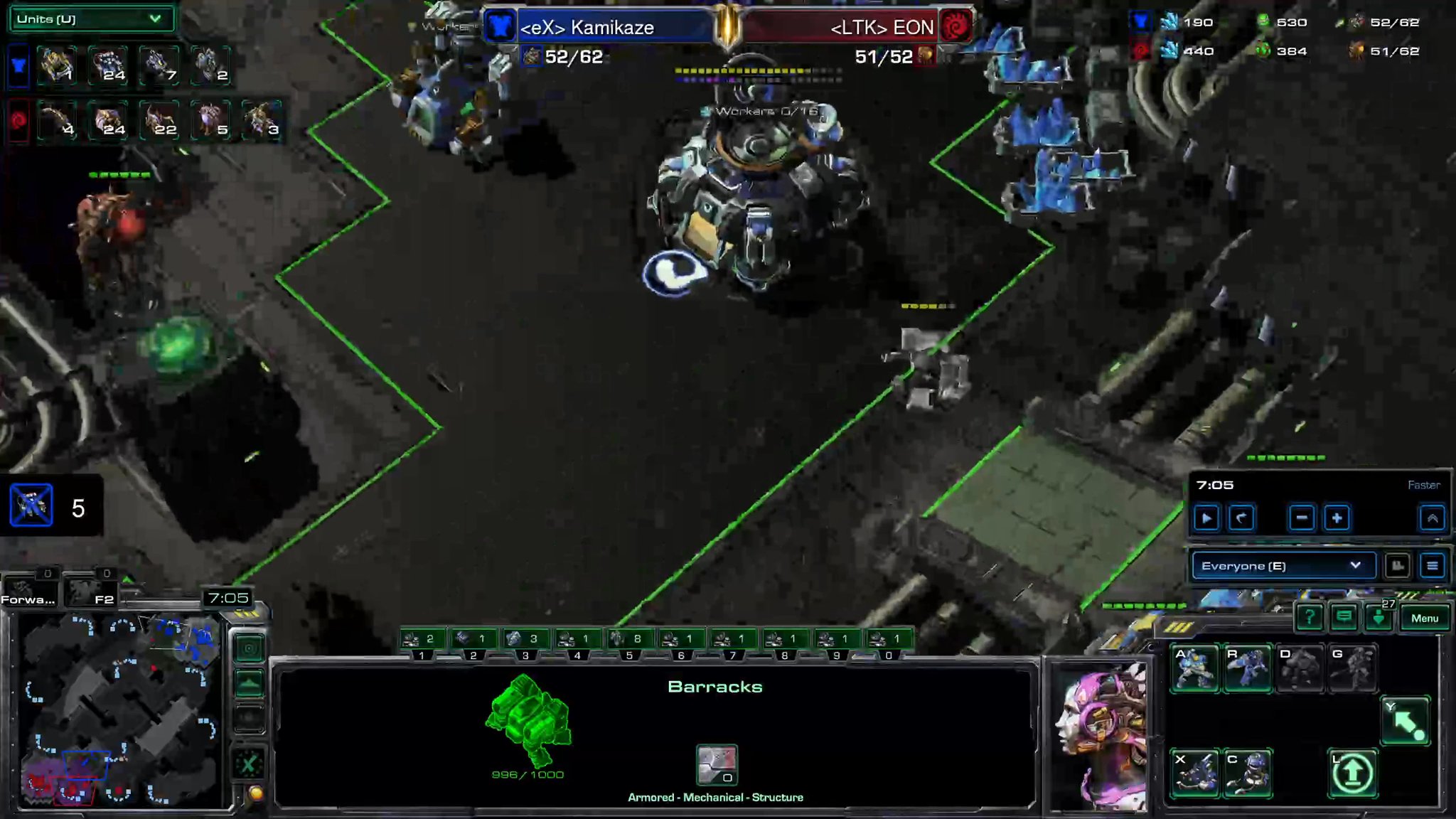The width and height of the screenshot is (1456, 819).
Task: Decrease replay speed with the minus button
Action: point(1301,518)
